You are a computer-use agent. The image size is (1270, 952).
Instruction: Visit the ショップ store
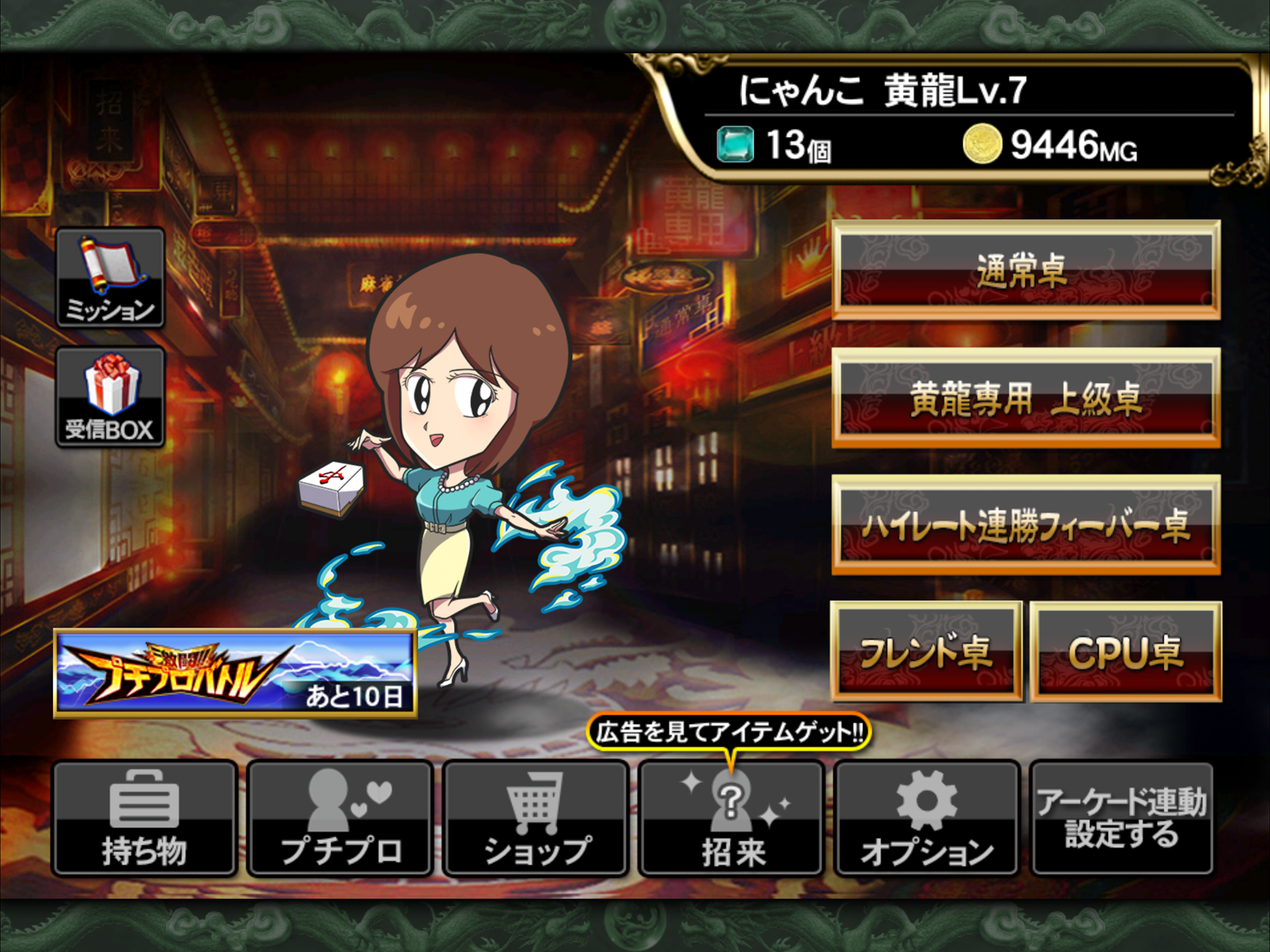536,818
